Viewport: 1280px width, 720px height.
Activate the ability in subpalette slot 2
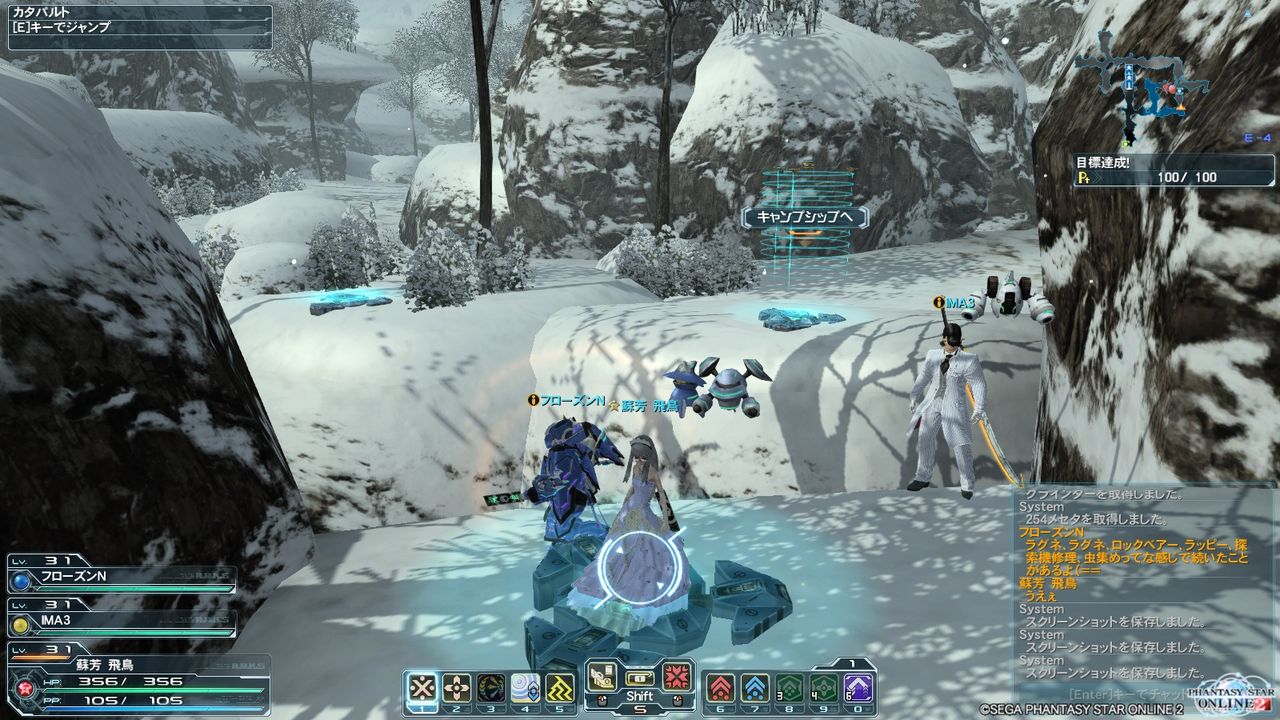tap(459, 686)
